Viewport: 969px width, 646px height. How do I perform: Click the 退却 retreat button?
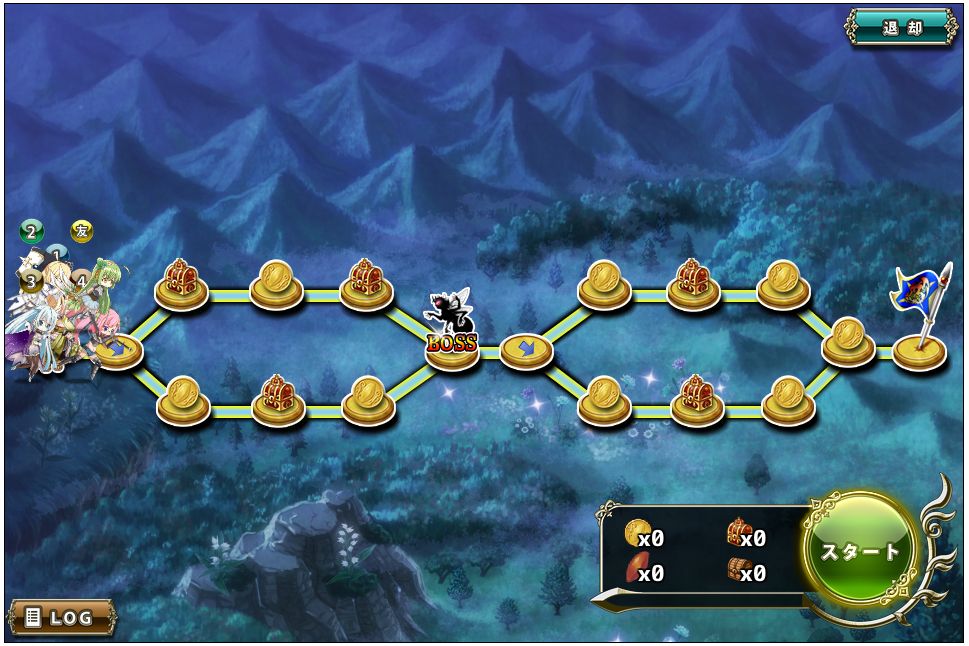tap(901, 27)
